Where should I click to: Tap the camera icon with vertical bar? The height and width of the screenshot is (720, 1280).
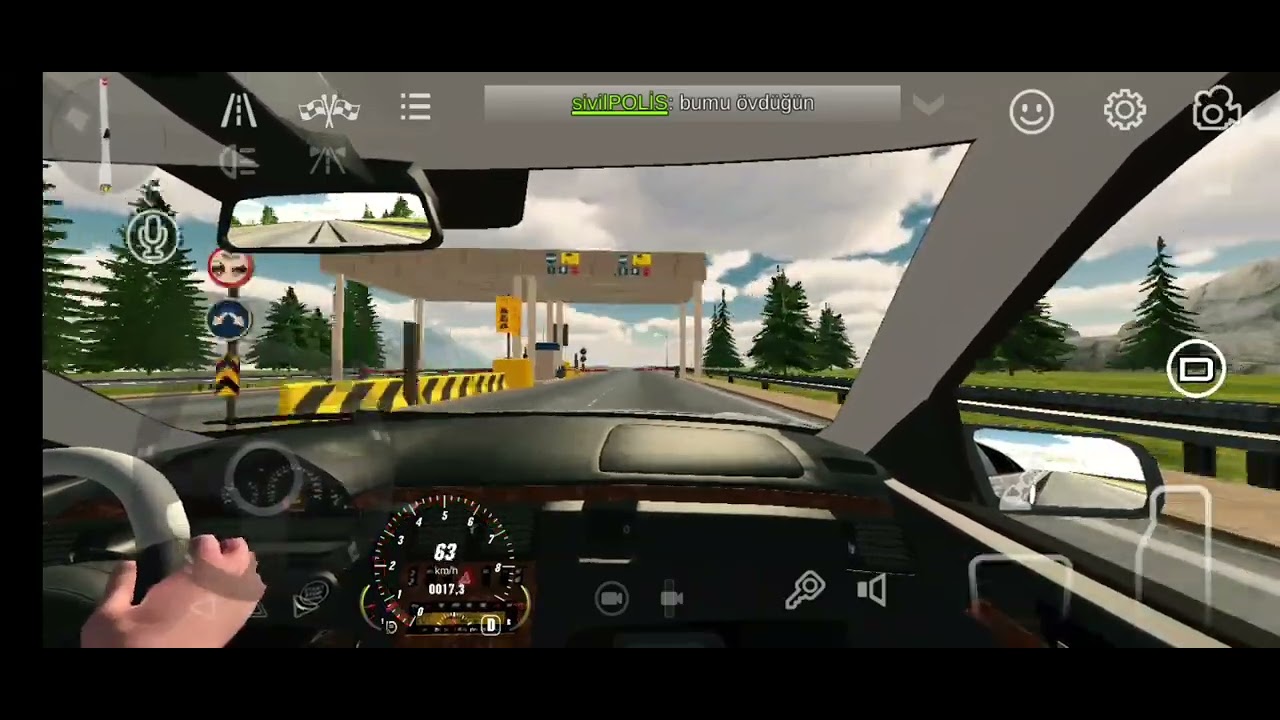point(672,598)
